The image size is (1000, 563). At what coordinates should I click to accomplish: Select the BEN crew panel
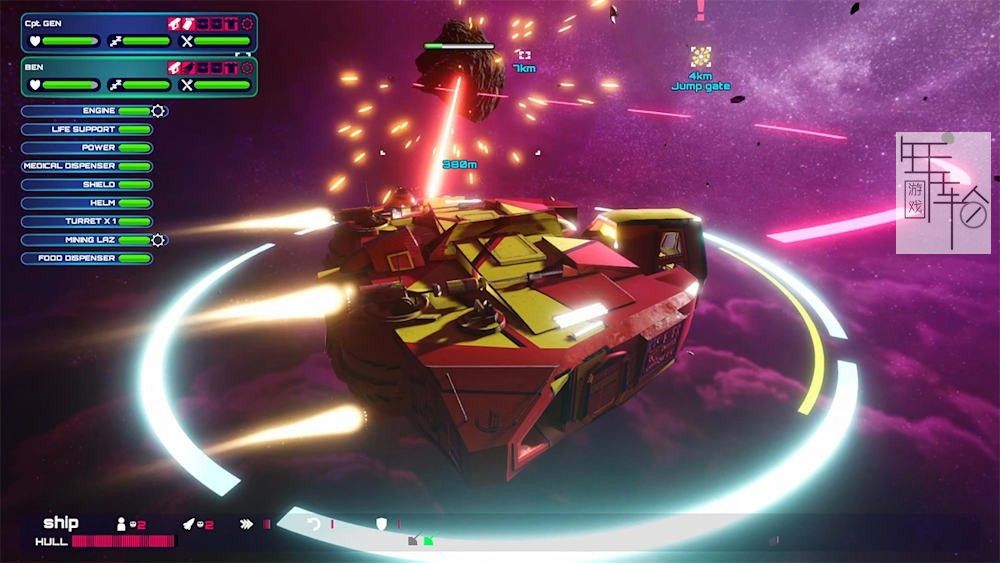(x=138, y=77)
